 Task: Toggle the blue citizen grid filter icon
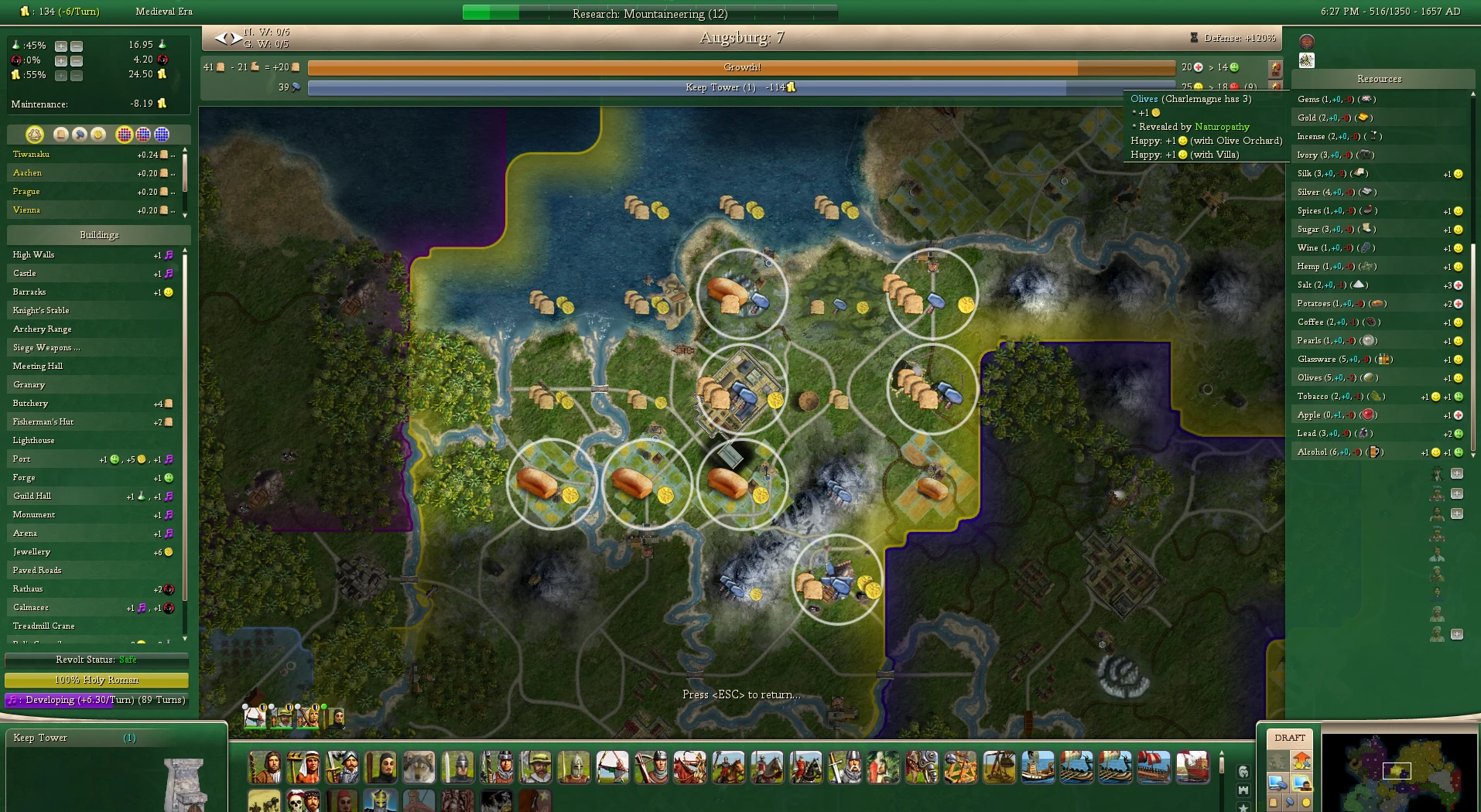point(161,135)
